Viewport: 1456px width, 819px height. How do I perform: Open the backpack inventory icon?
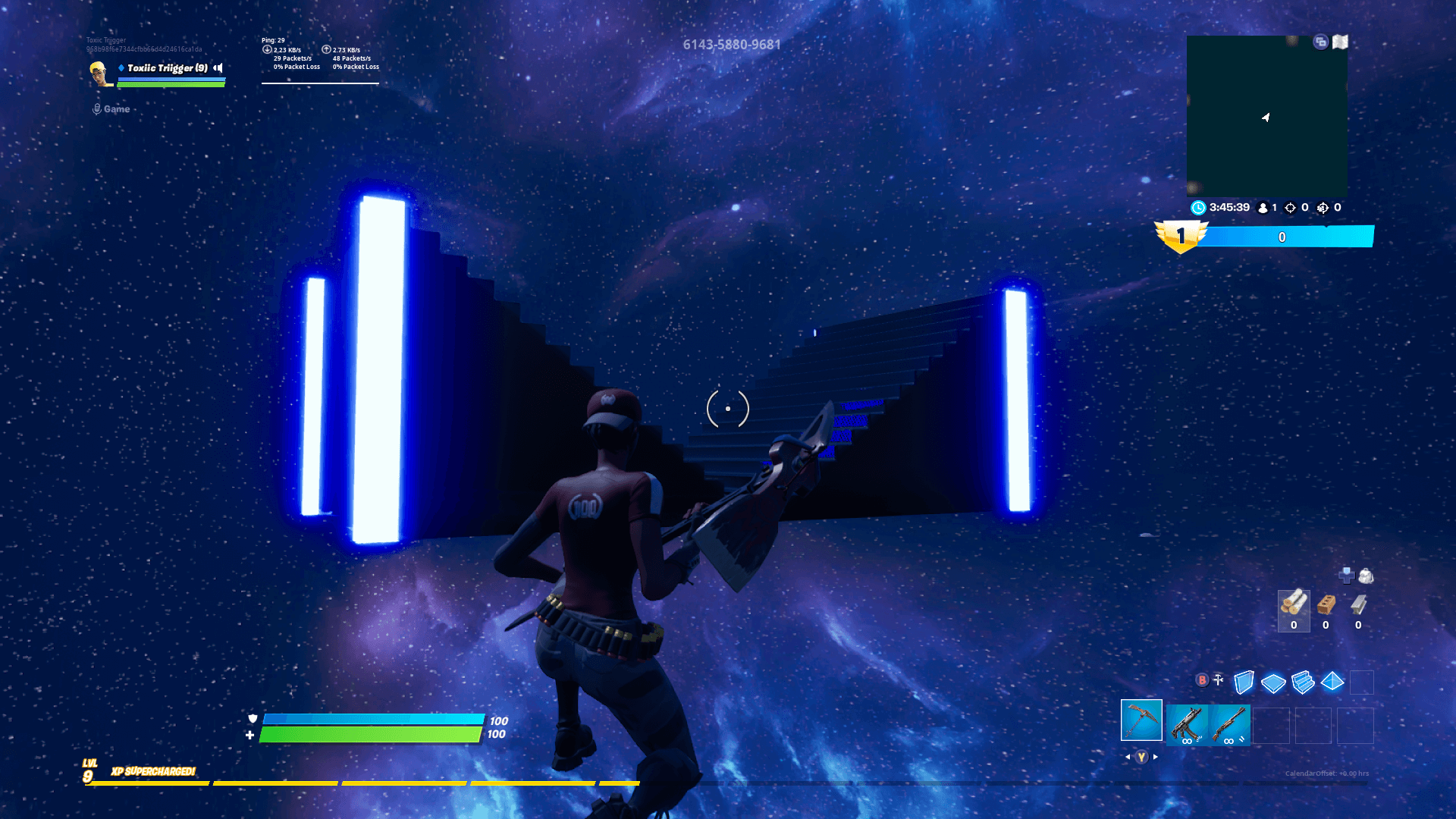point(1365,576)
